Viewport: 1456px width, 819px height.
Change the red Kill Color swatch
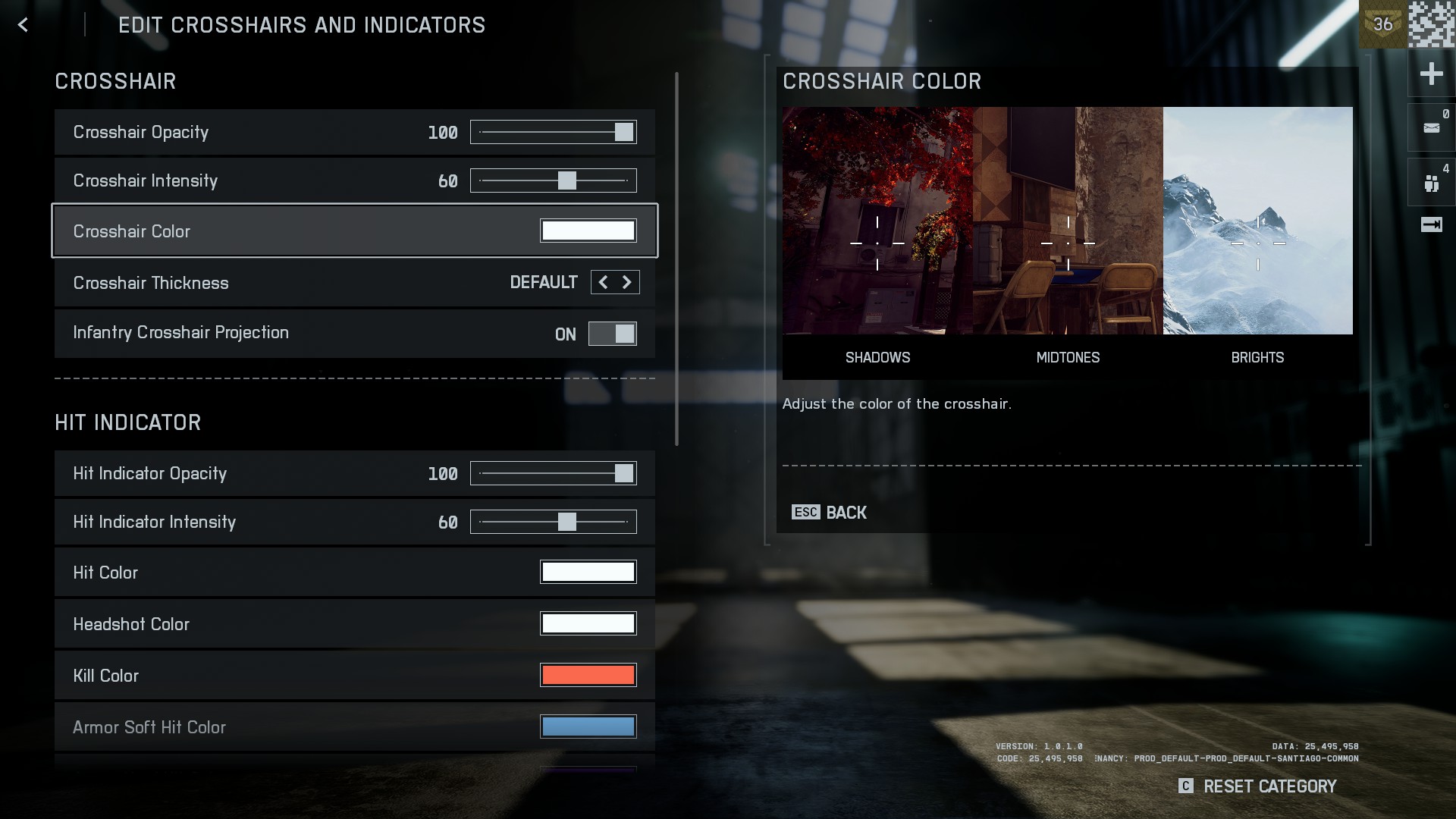tap(588, 676)
